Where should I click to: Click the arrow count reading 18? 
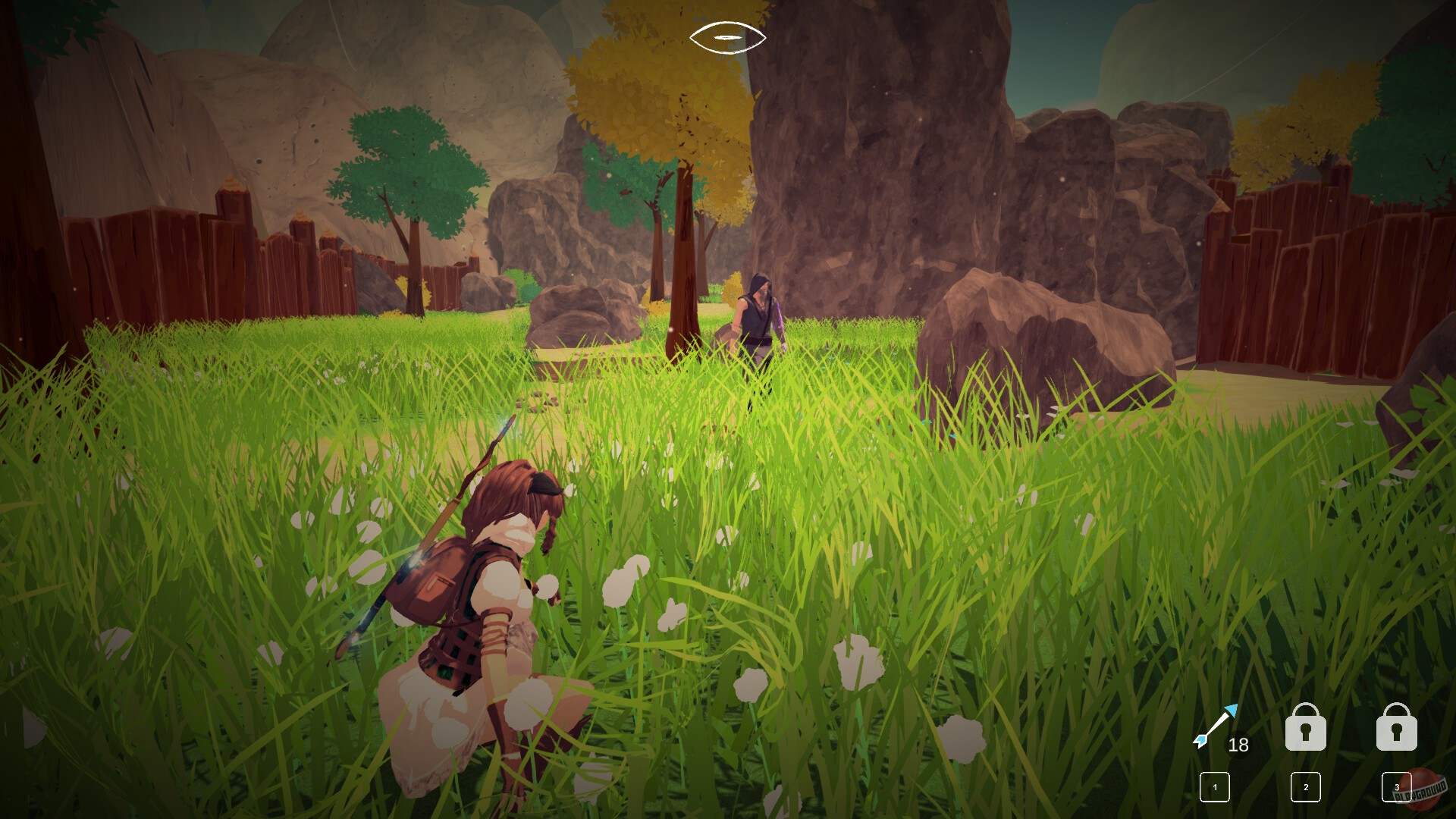(1238, 745)
